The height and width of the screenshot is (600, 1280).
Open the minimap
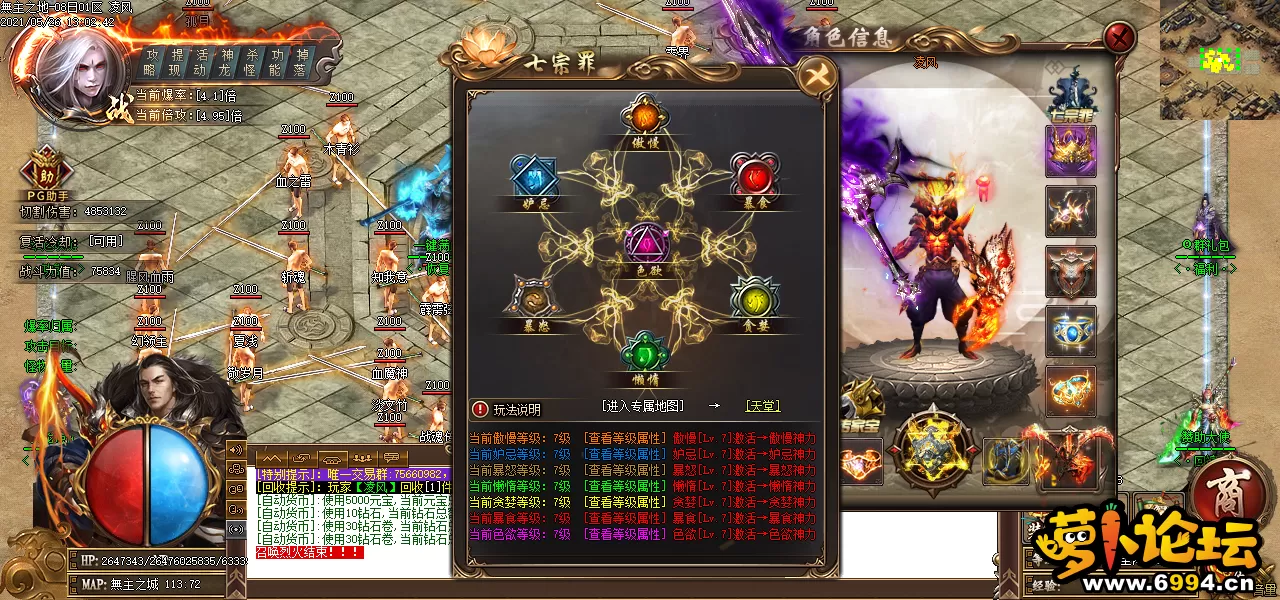(1219, 60)
